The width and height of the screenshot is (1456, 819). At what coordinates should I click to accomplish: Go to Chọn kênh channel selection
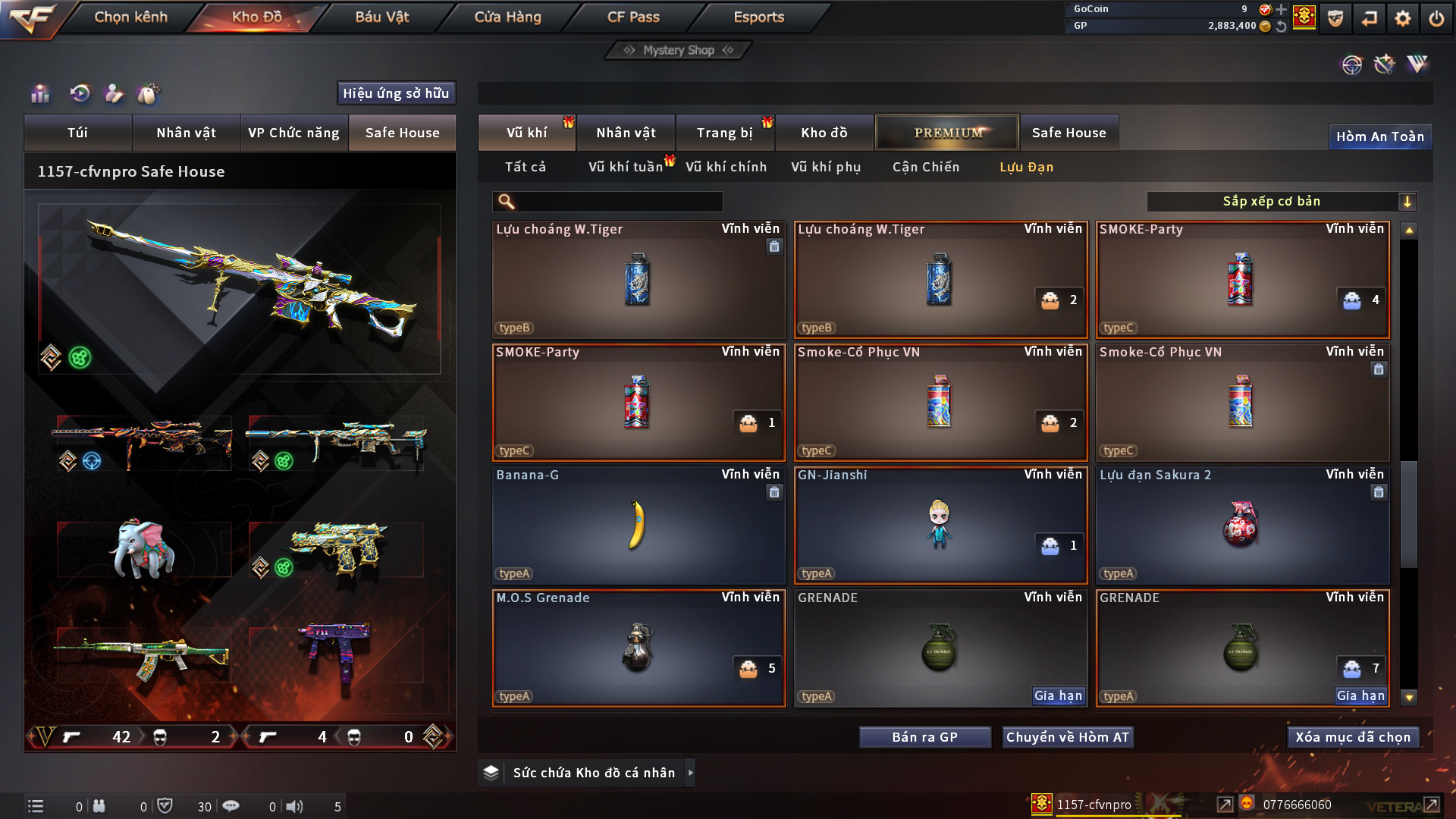coord(130,17)
